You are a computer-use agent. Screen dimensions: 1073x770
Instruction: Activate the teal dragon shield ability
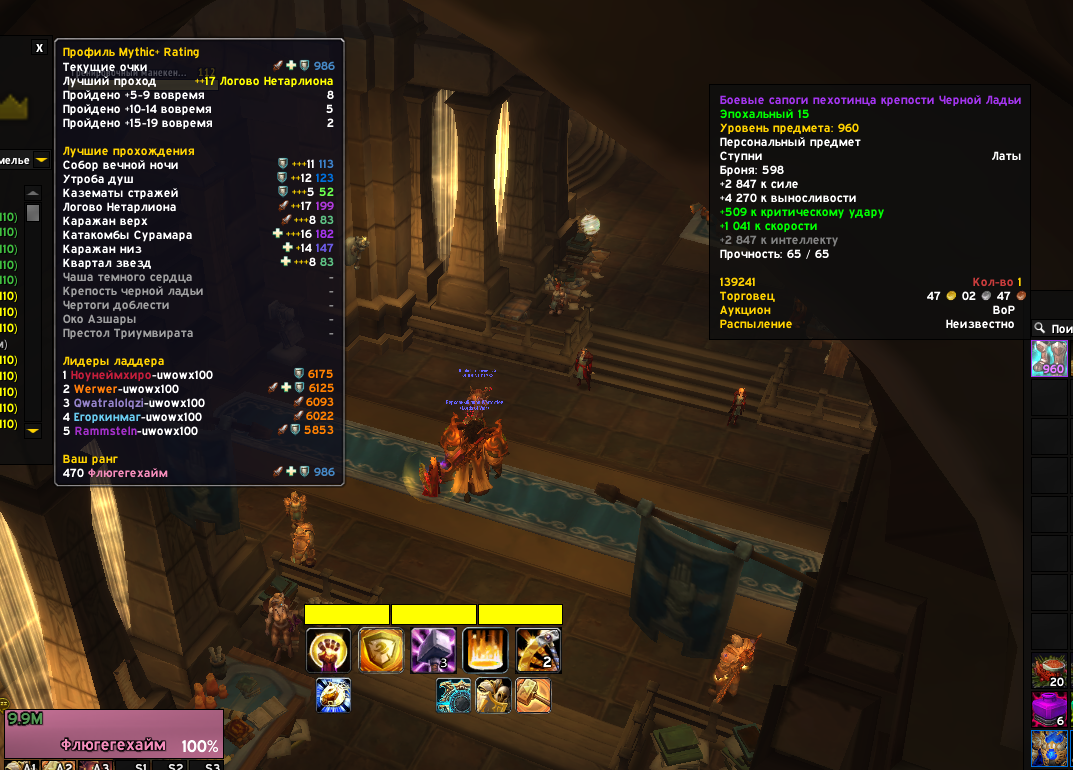454,695
